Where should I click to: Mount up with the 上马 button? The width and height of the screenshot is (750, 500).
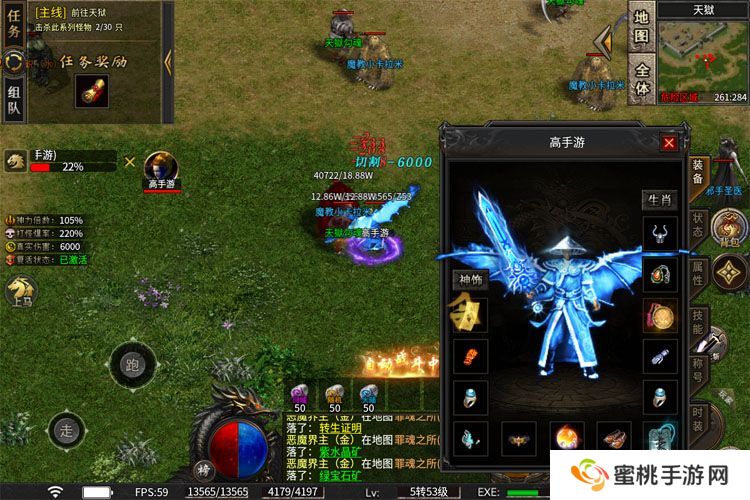[x=21, y=291]
